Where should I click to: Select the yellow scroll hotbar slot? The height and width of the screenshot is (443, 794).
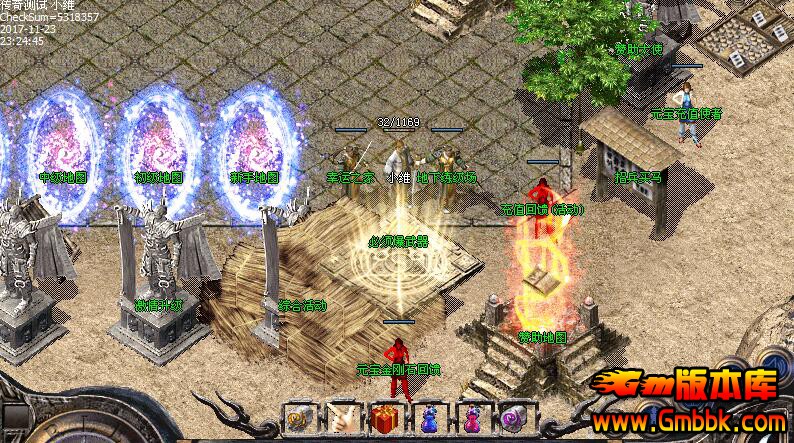coord(297,417)
